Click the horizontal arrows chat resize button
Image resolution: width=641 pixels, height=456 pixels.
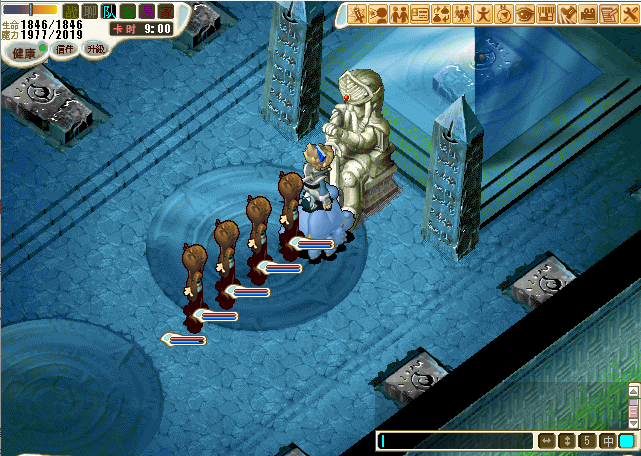[x=547, y=441]
